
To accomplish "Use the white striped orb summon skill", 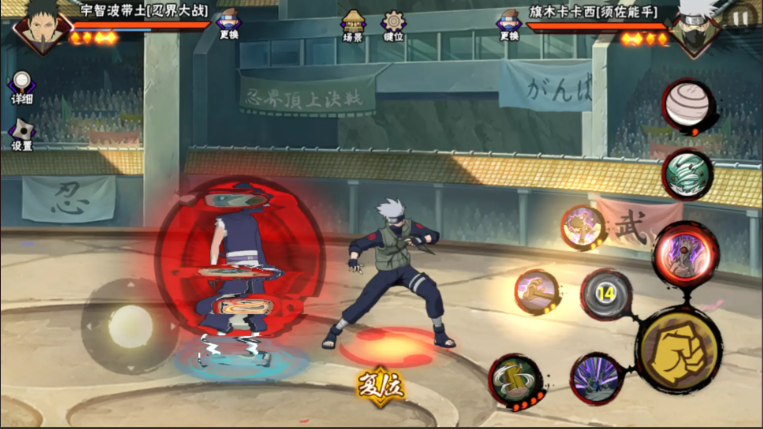I will [687, 104].
